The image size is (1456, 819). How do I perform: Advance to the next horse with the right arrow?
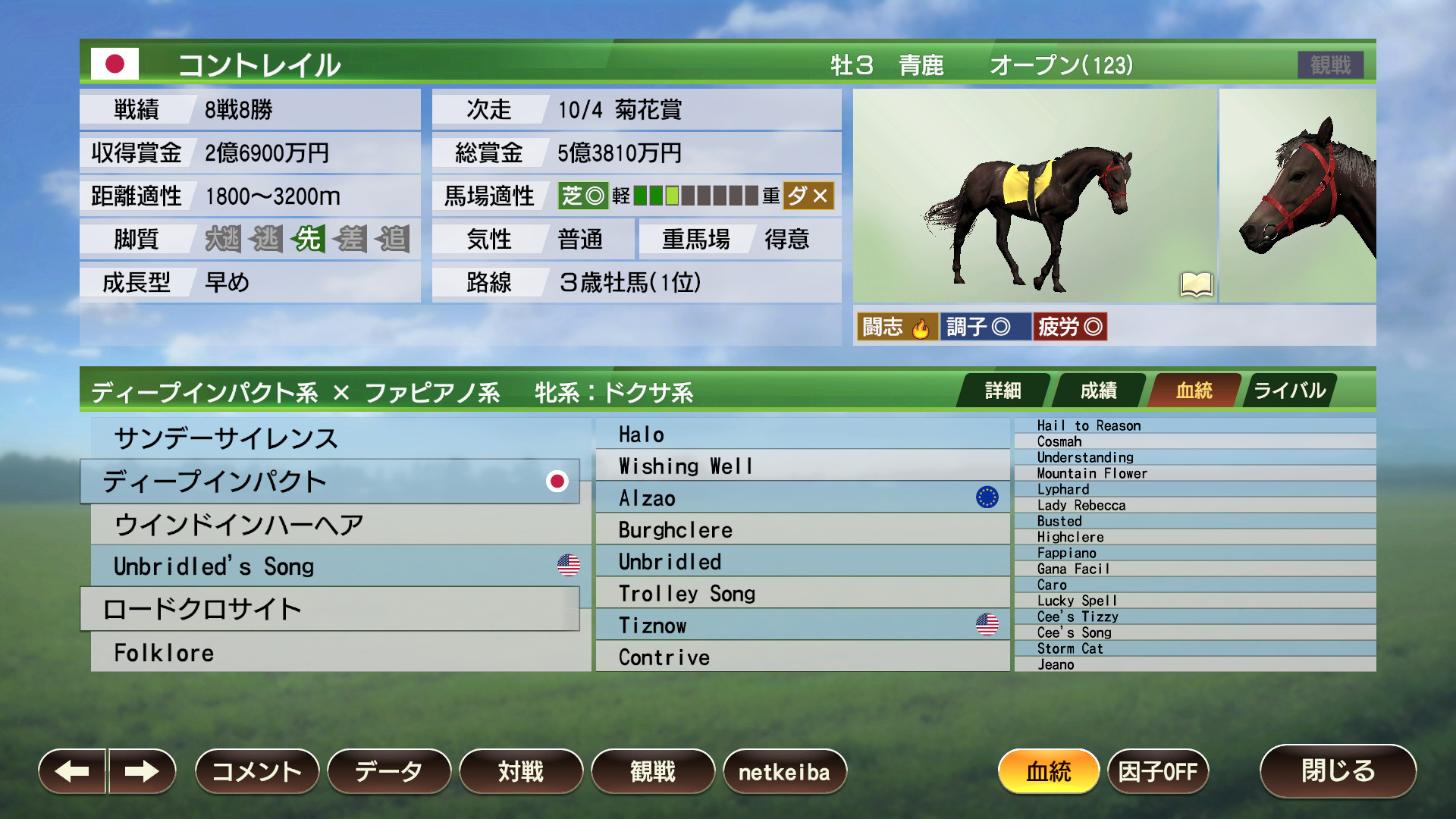point(140,771)
